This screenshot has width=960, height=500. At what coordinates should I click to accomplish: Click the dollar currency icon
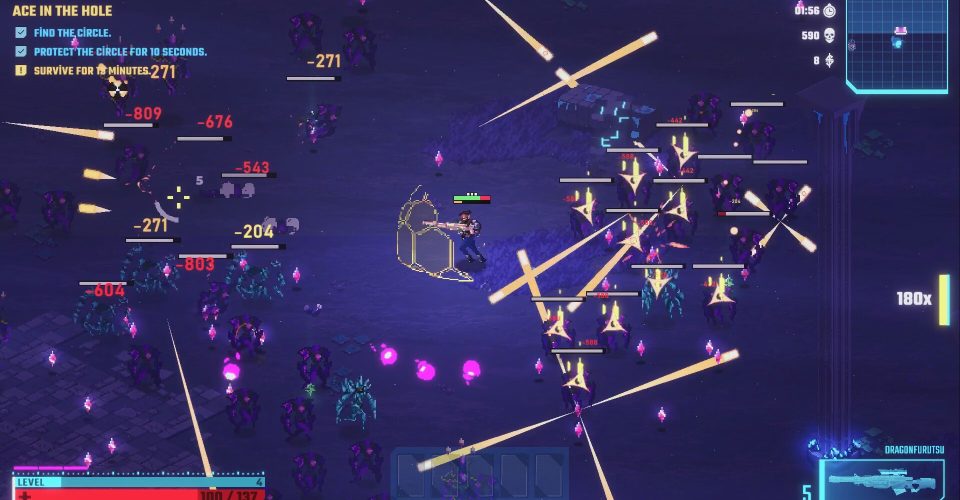pos(828,60)
